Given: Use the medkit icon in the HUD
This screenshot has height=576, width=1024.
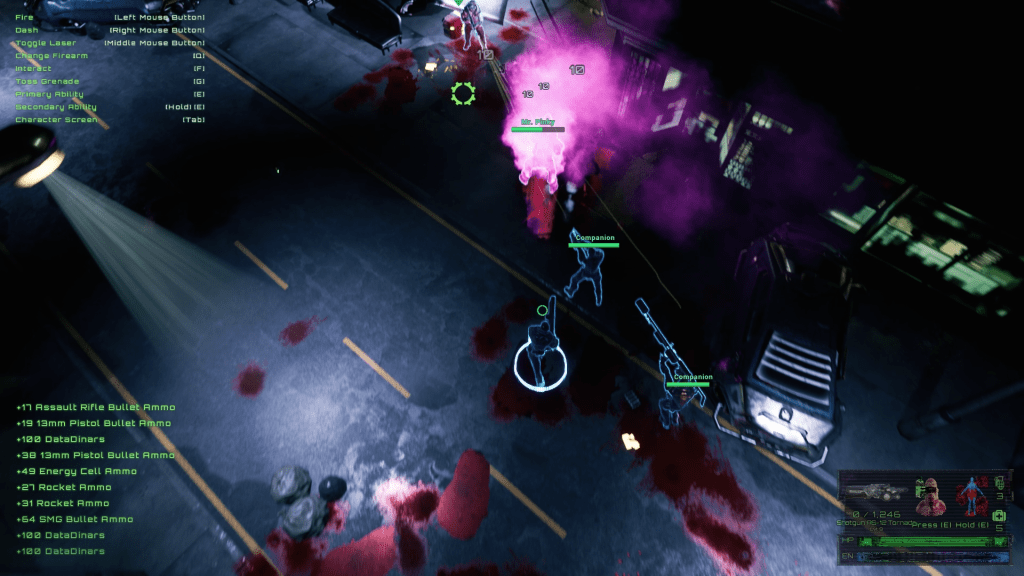Looking at the screenshot, I should [x=997, y=515].
